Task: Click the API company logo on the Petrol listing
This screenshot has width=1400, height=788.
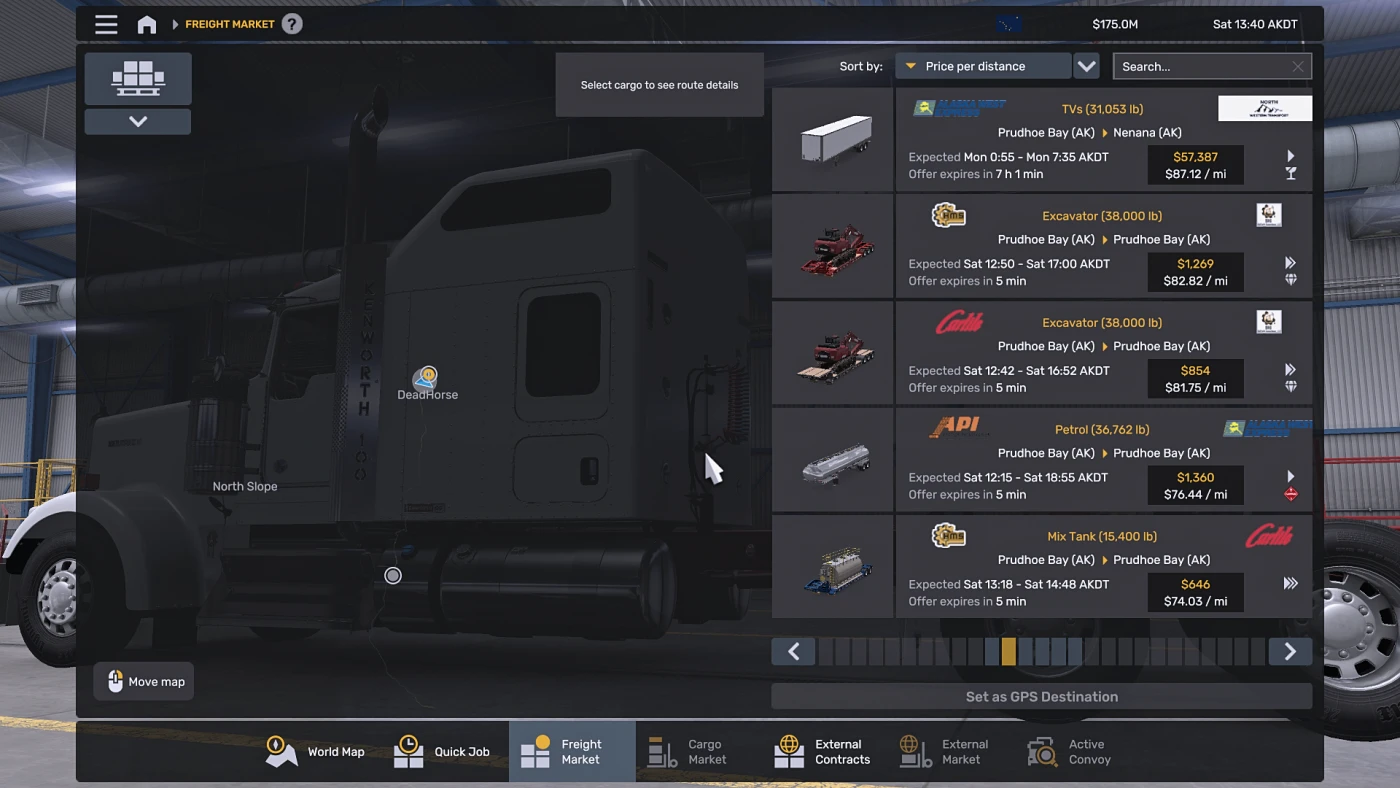Action: click(957, 425)
